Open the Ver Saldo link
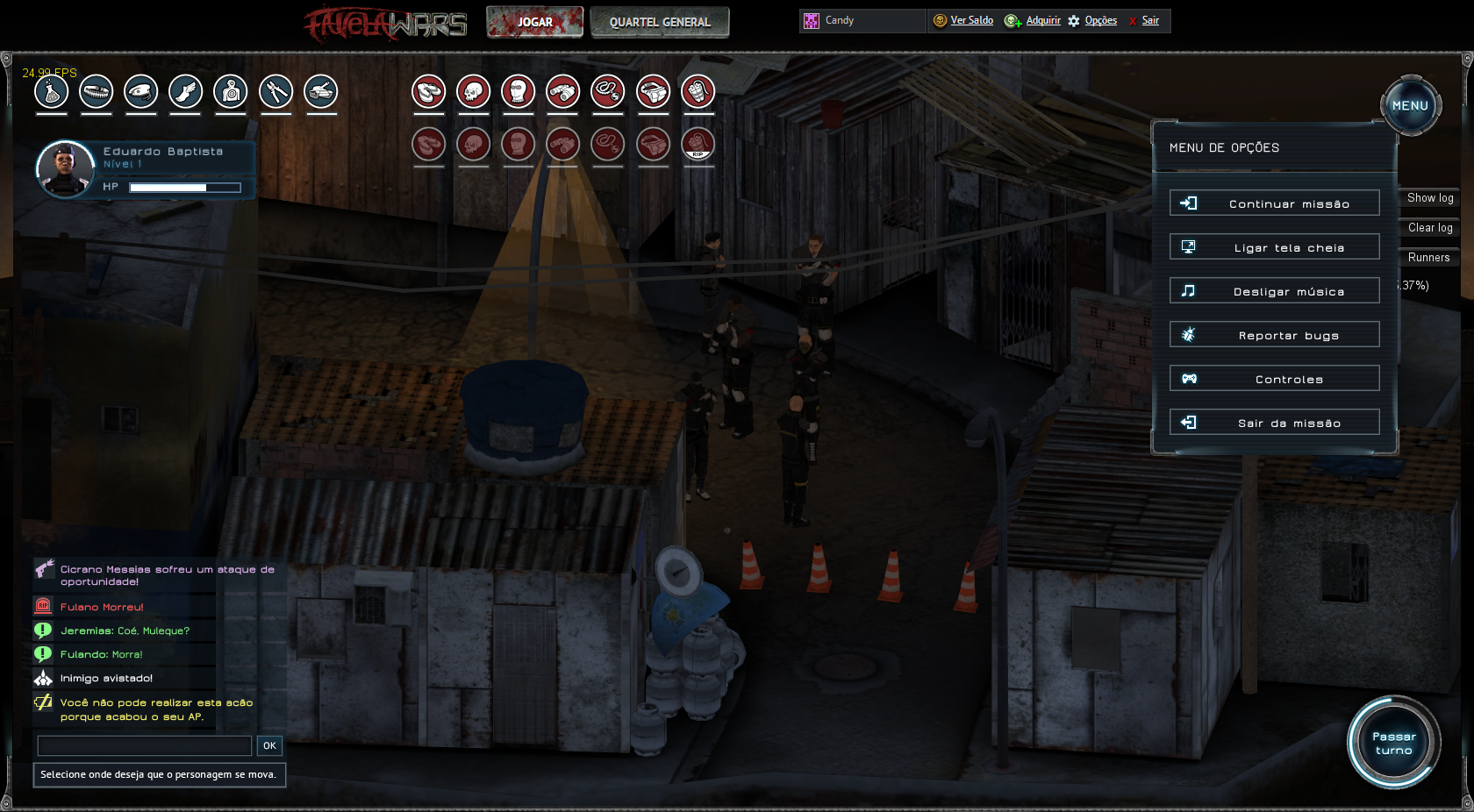Viewport: 1474px width, 812px height. [x=971, y=20]
